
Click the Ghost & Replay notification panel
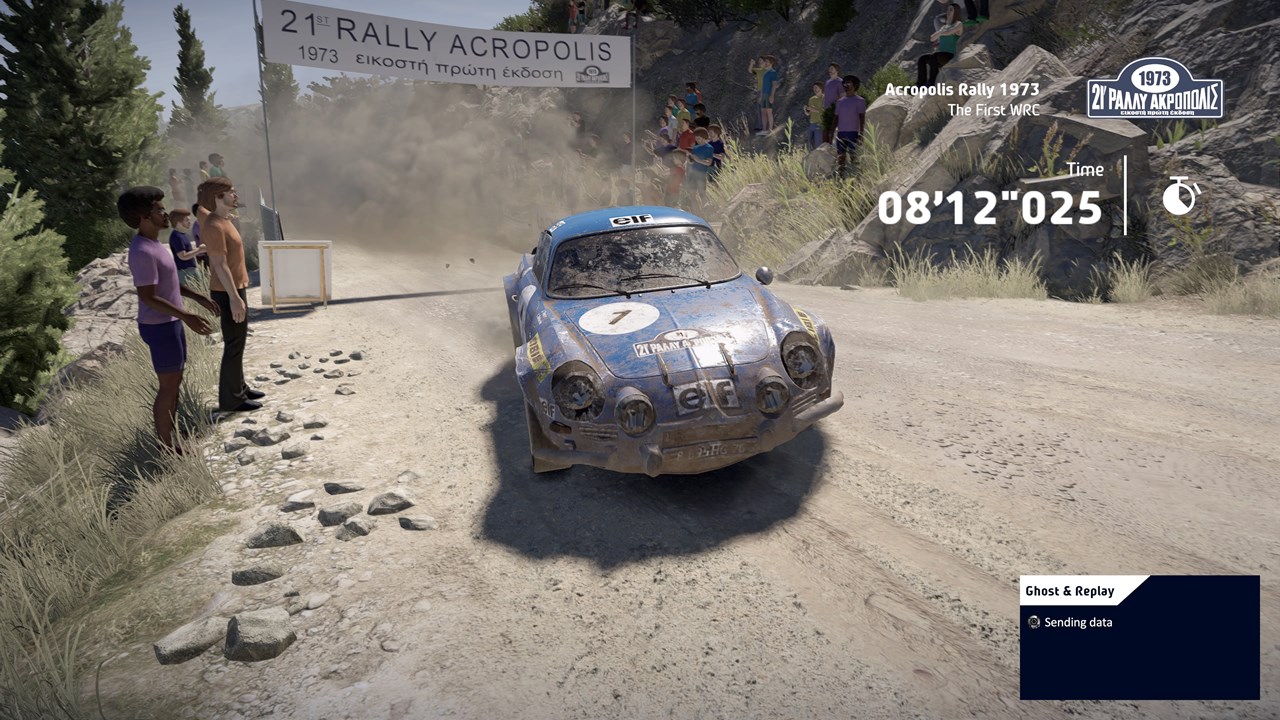(1139, 637)
